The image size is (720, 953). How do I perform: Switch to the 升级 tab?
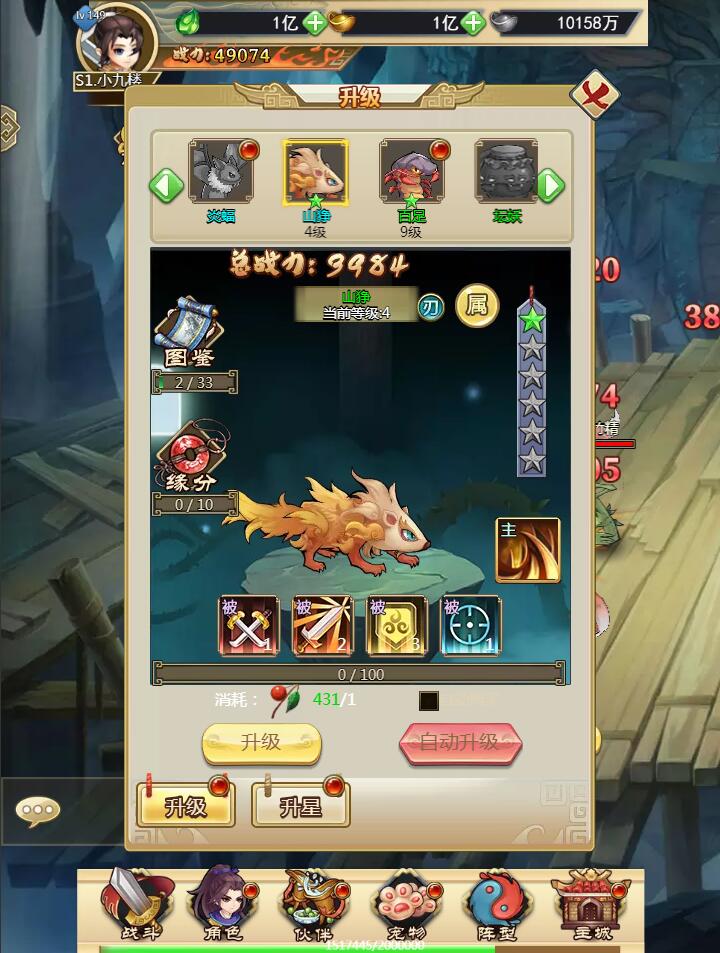coord(186,805)
